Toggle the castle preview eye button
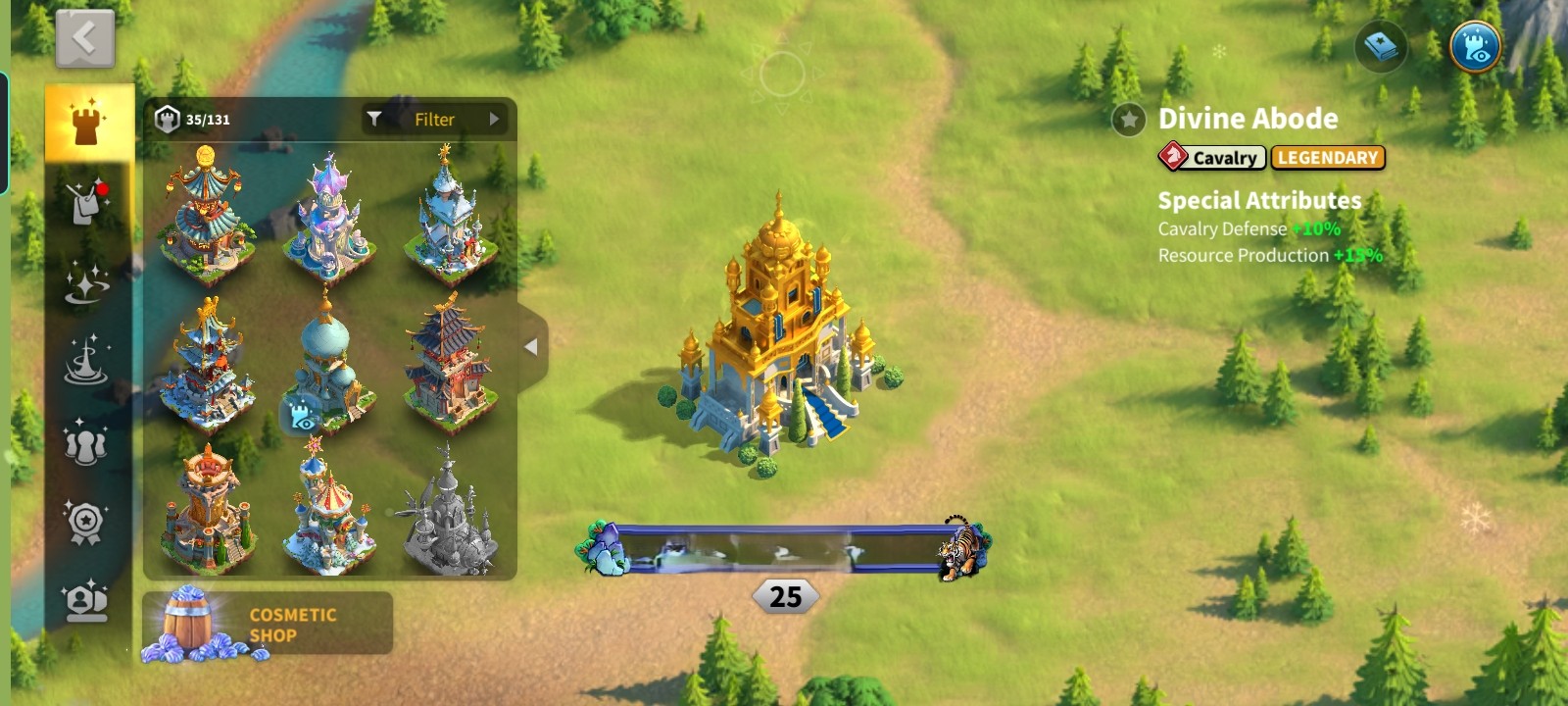 click(x=1476, y=46)
